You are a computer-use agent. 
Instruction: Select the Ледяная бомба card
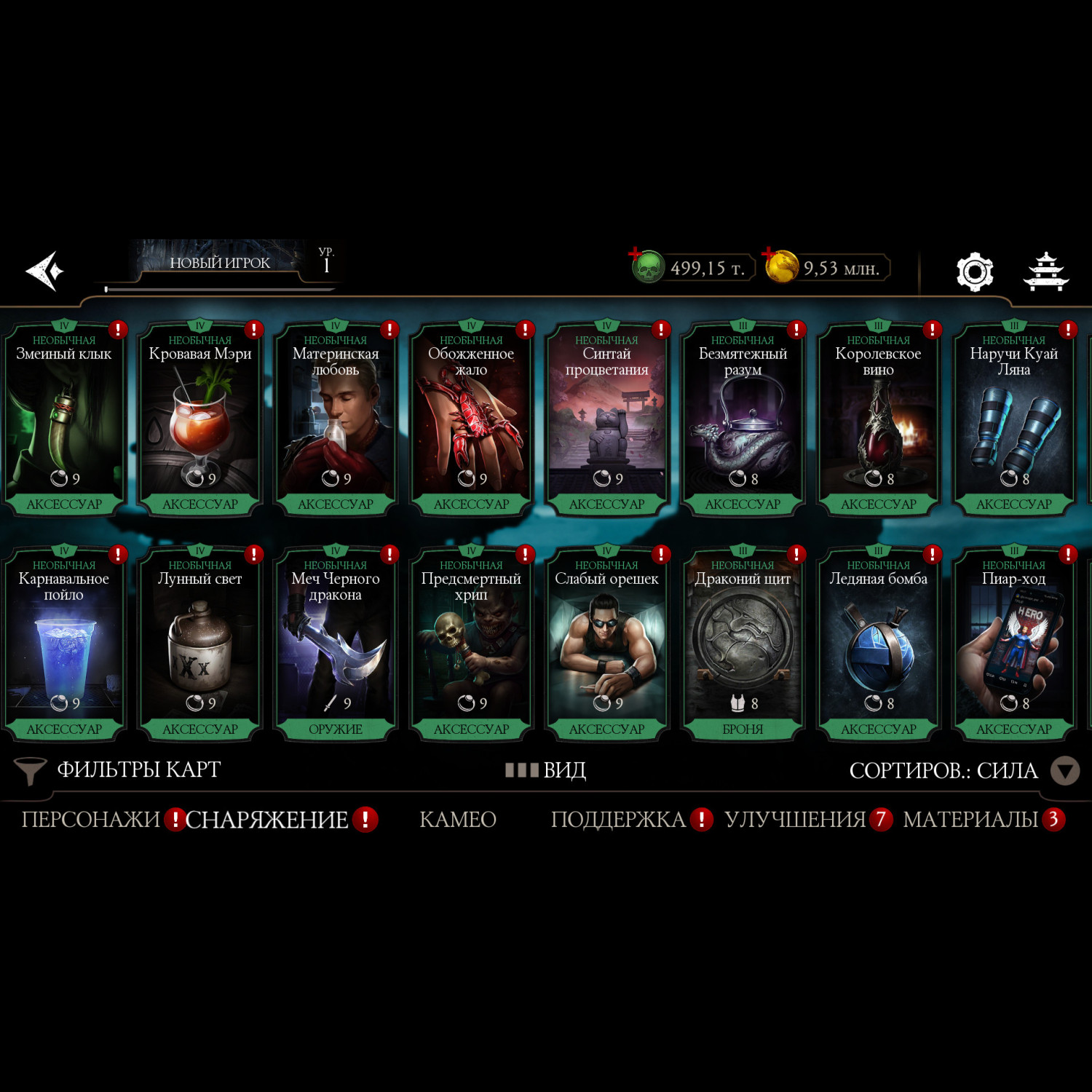pos(878,645)
